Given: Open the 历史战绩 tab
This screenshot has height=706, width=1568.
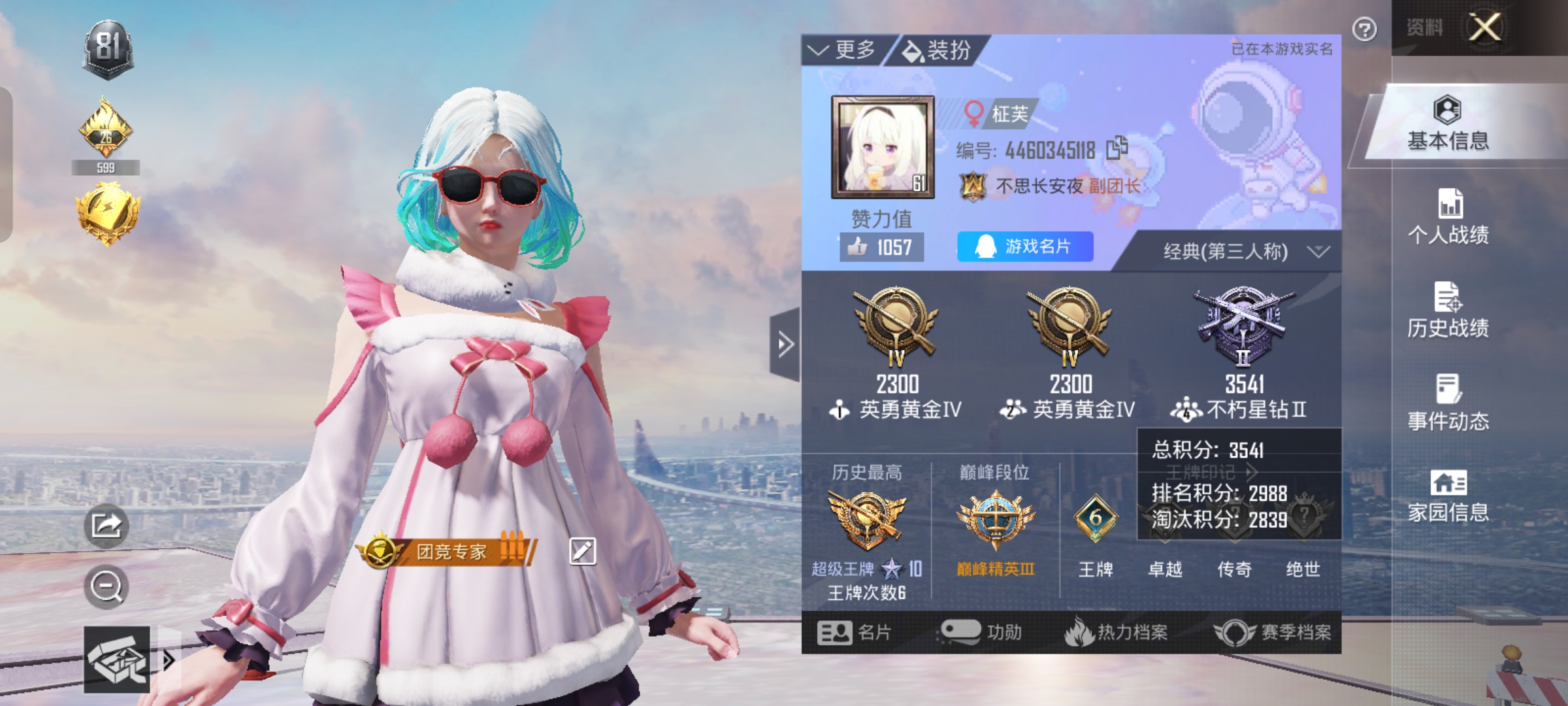Looking at the screenshot, I should click(1448, 311).
